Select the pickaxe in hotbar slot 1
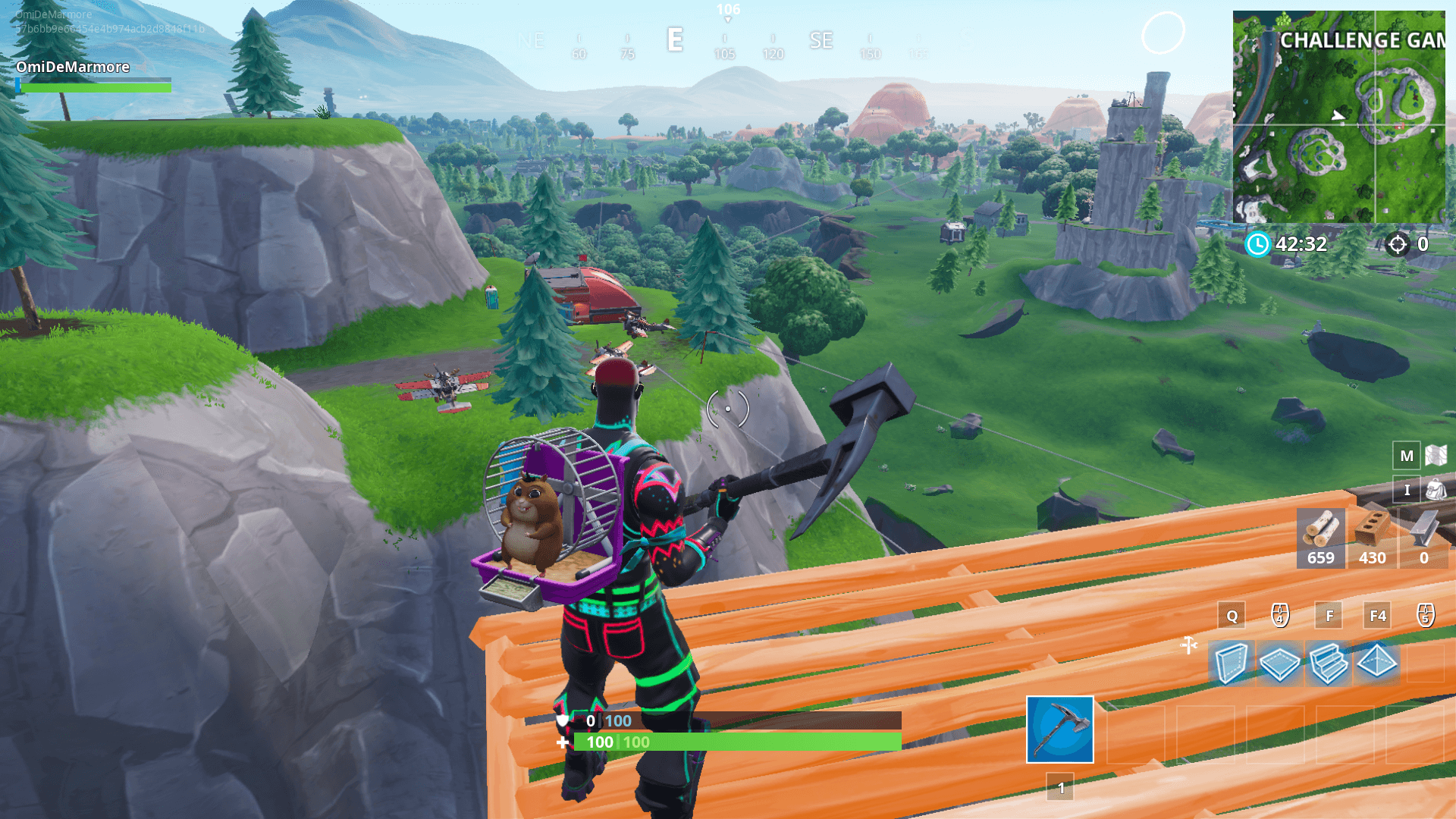This screenshot has height=819, width=1456. click(1060, 731)
